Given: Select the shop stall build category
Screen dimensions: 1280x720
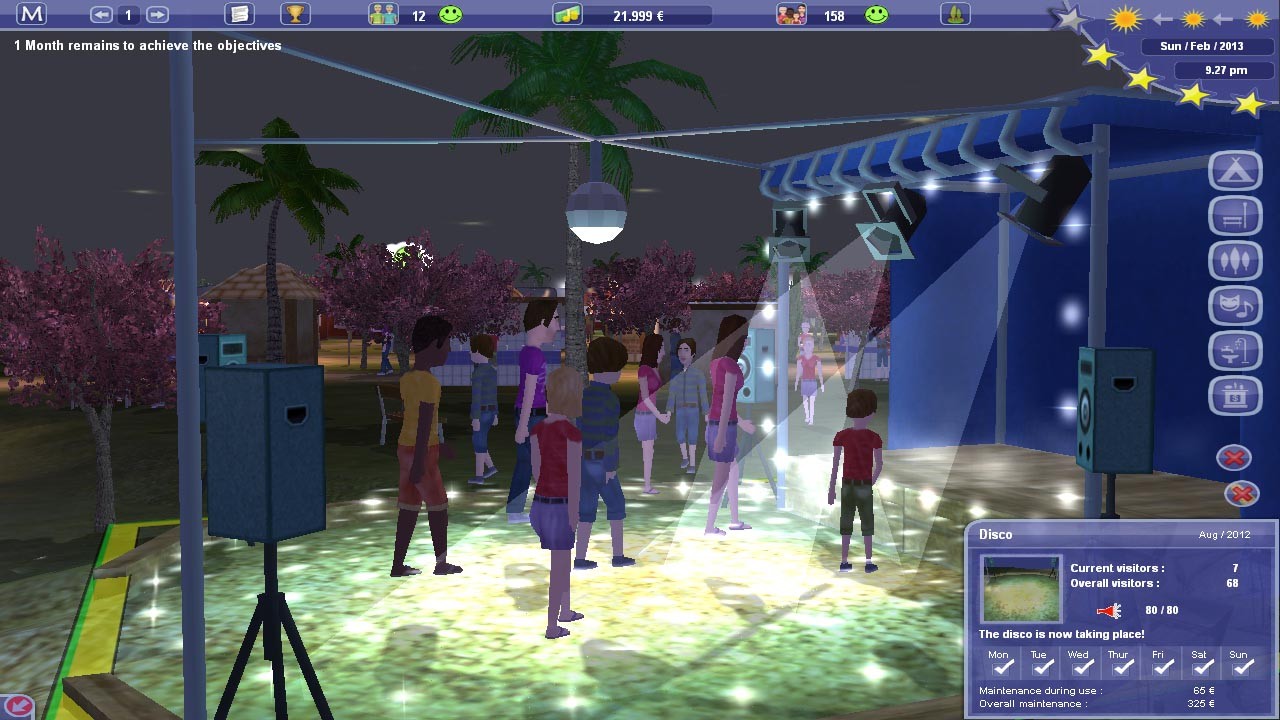Looking at the screenshot, I should coord(1235,396).
